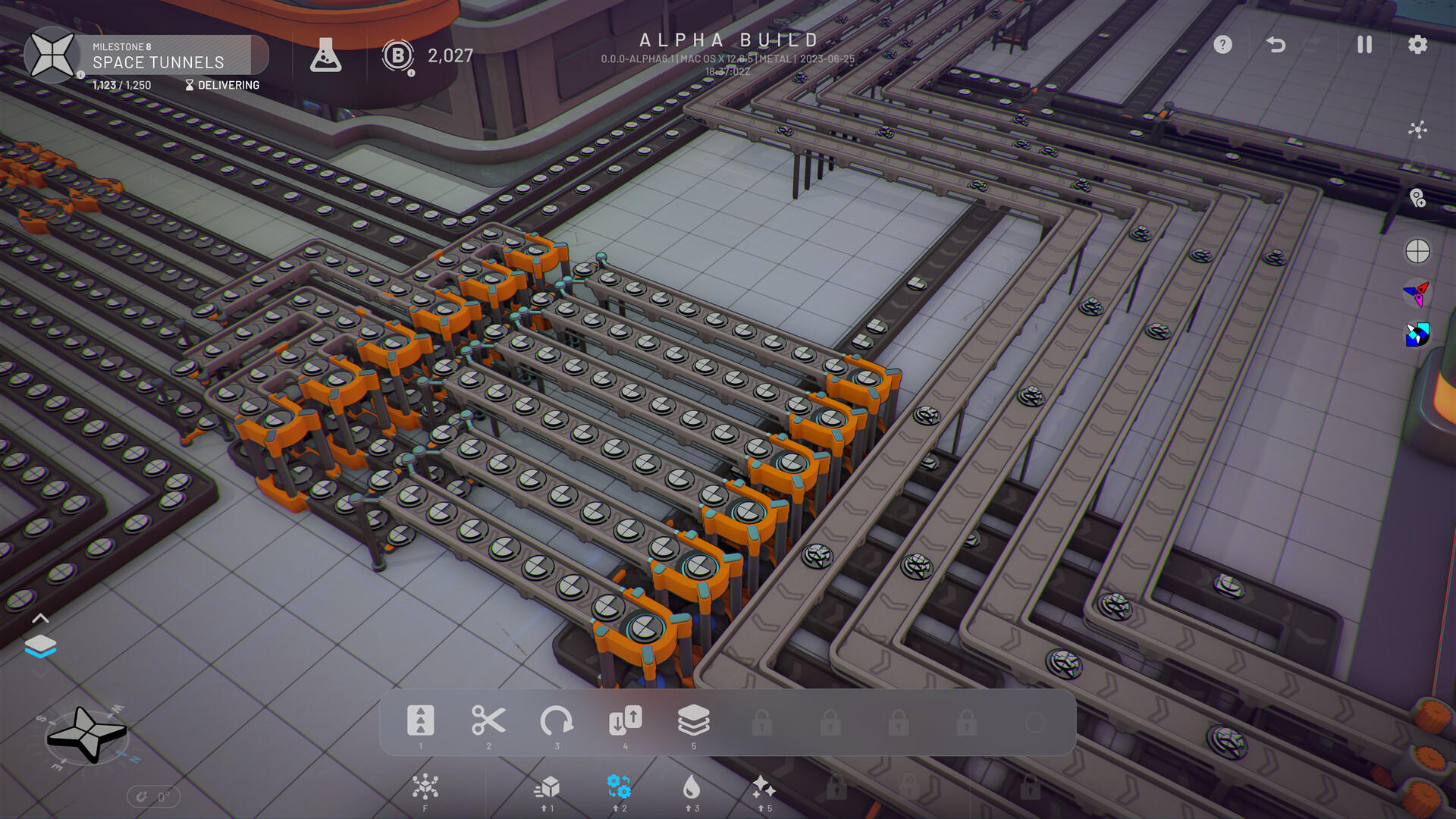Toggle the layer indicator above the compass

(42, 645)
